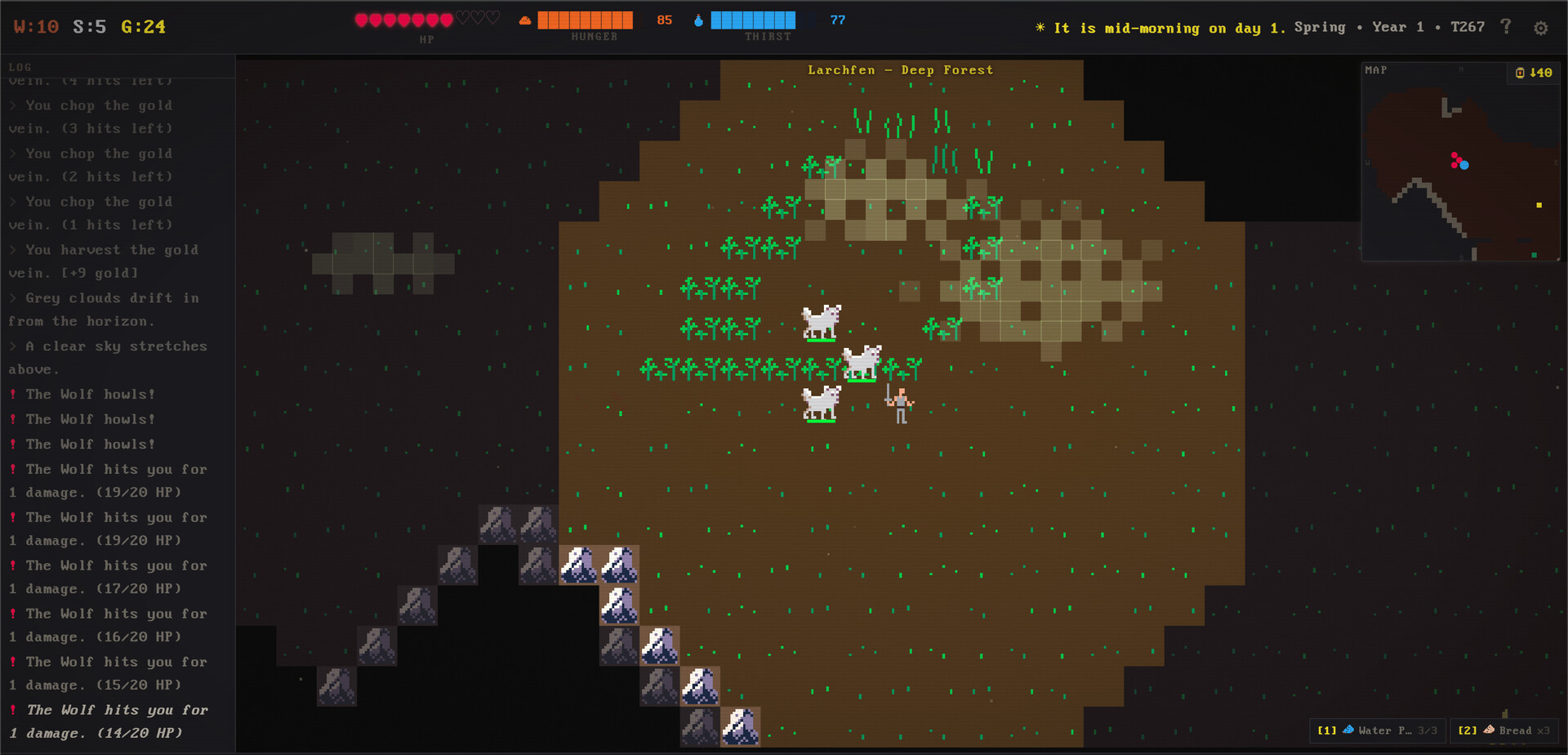Click the sun icon before the day message
Screen dimensions: 1568x755
1040,27
